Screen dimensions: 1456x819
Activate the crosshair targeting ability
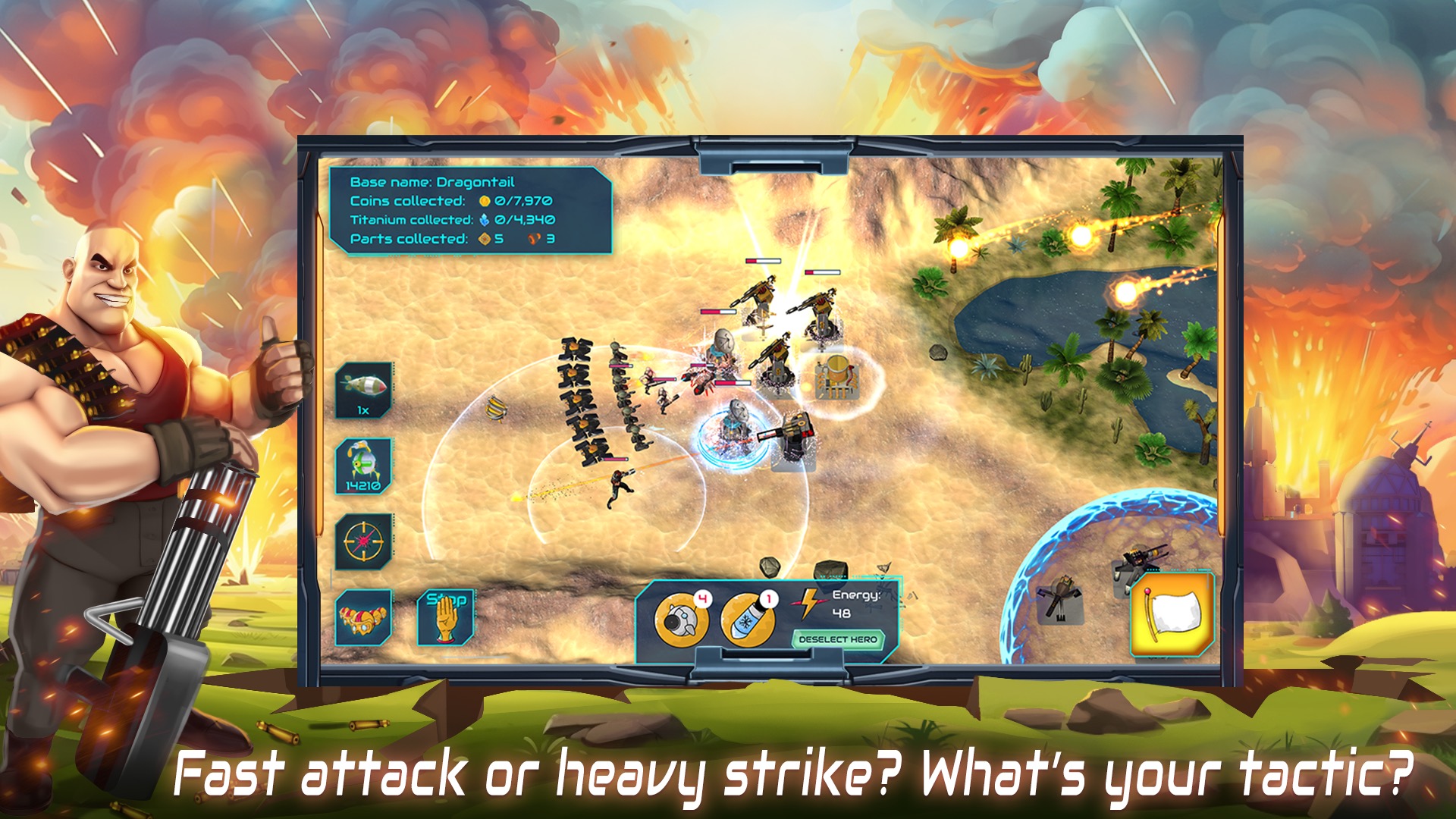363,541
